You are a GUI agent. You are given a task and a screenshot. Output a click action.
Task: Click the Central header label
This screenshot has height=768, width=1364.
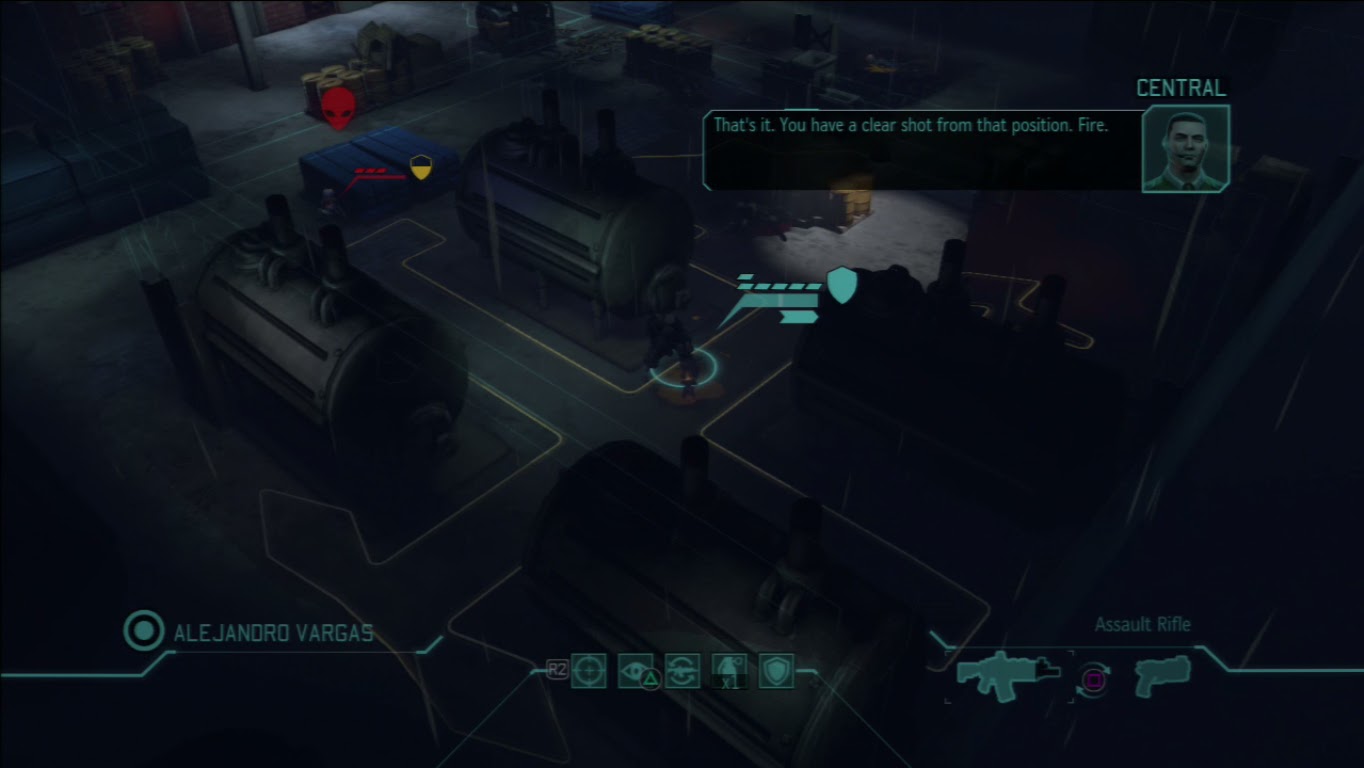1180,87
